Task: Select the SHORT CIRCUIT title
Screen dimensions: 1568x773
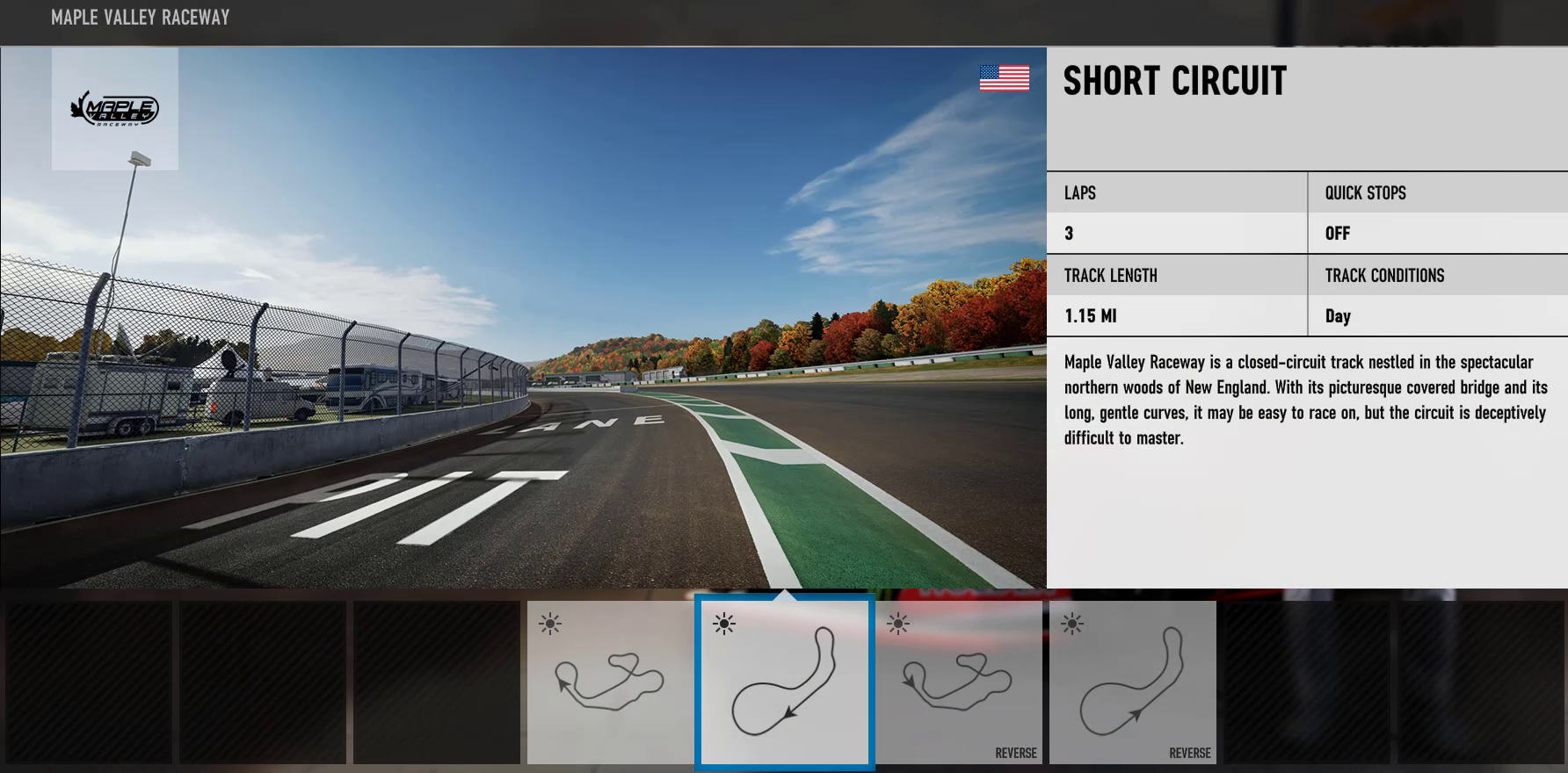Action: coord(1173,82)
